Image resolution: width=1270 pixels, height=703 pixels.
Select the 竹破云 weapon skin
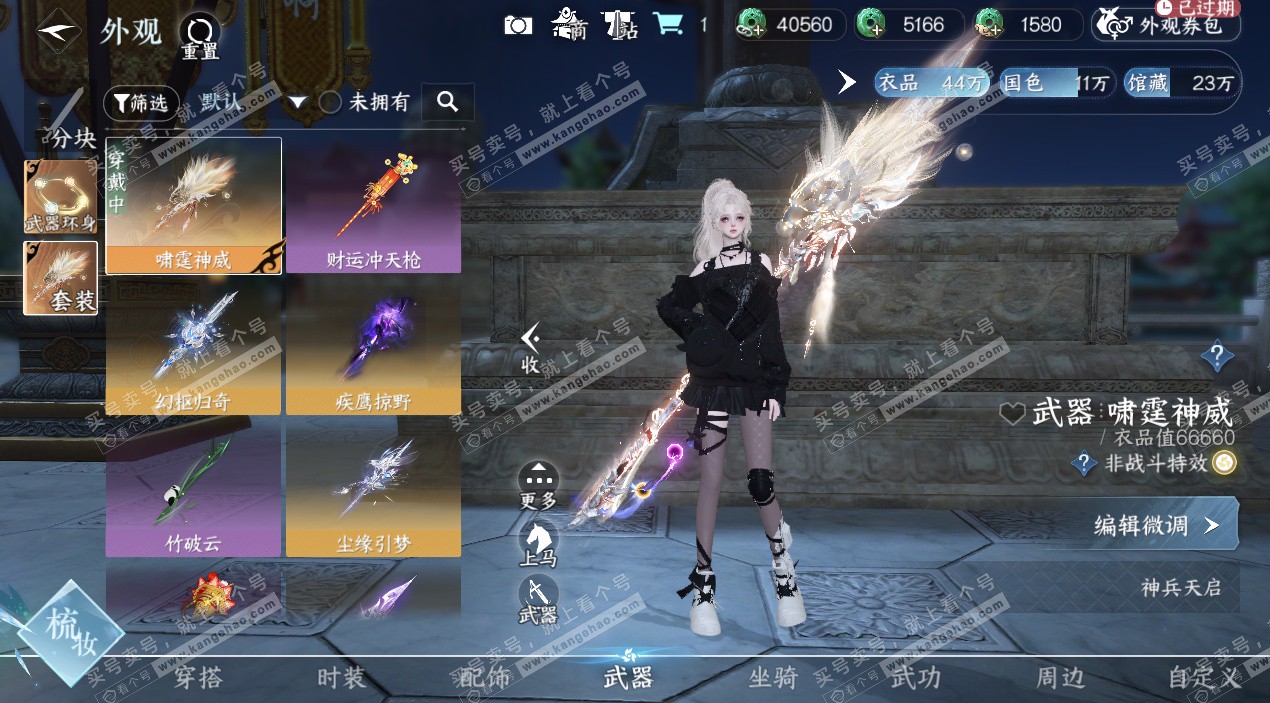(x=193, y=488)
